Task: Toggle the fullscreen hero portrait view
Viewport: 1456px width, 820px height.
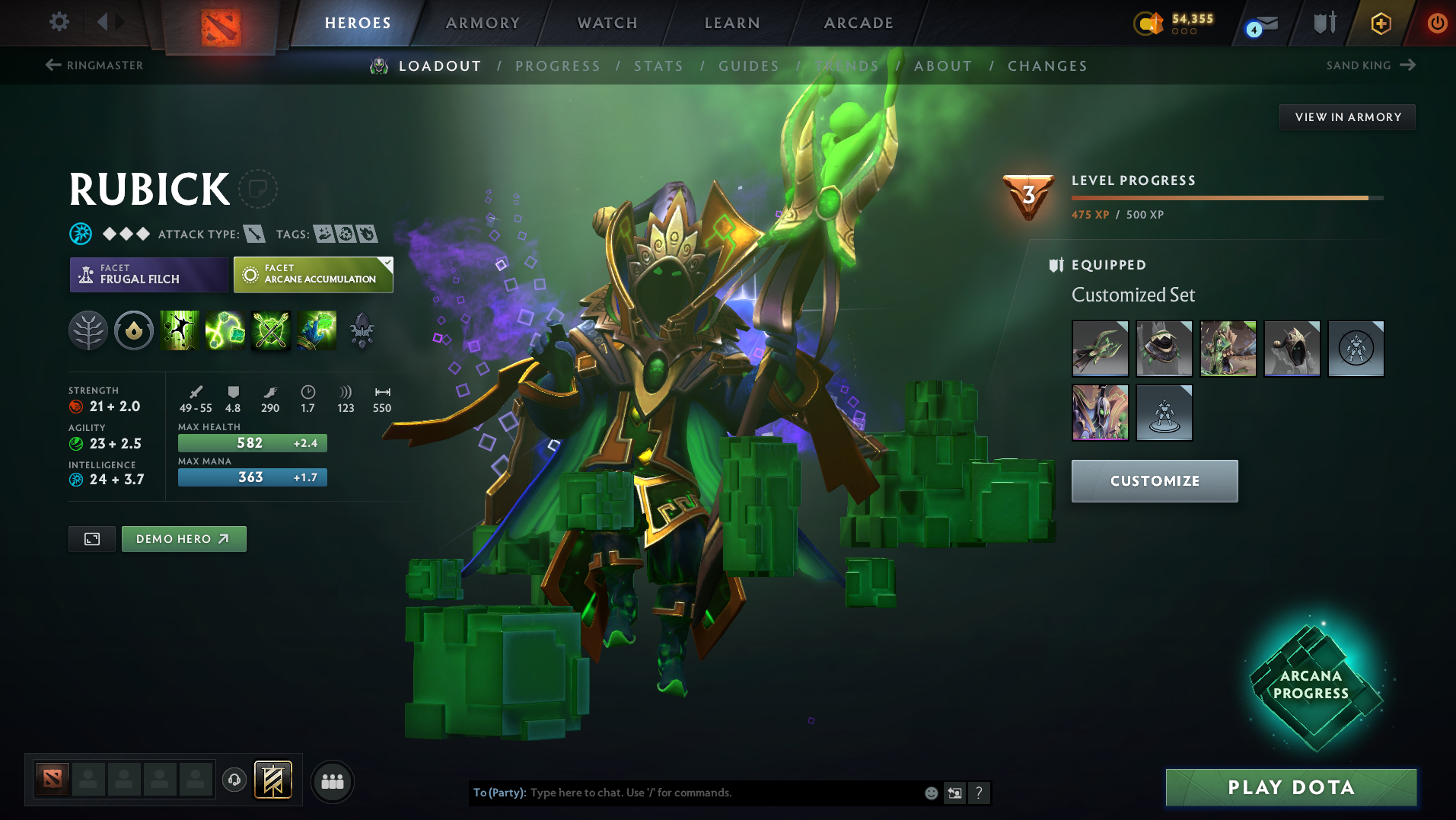Action: point(91,538)
